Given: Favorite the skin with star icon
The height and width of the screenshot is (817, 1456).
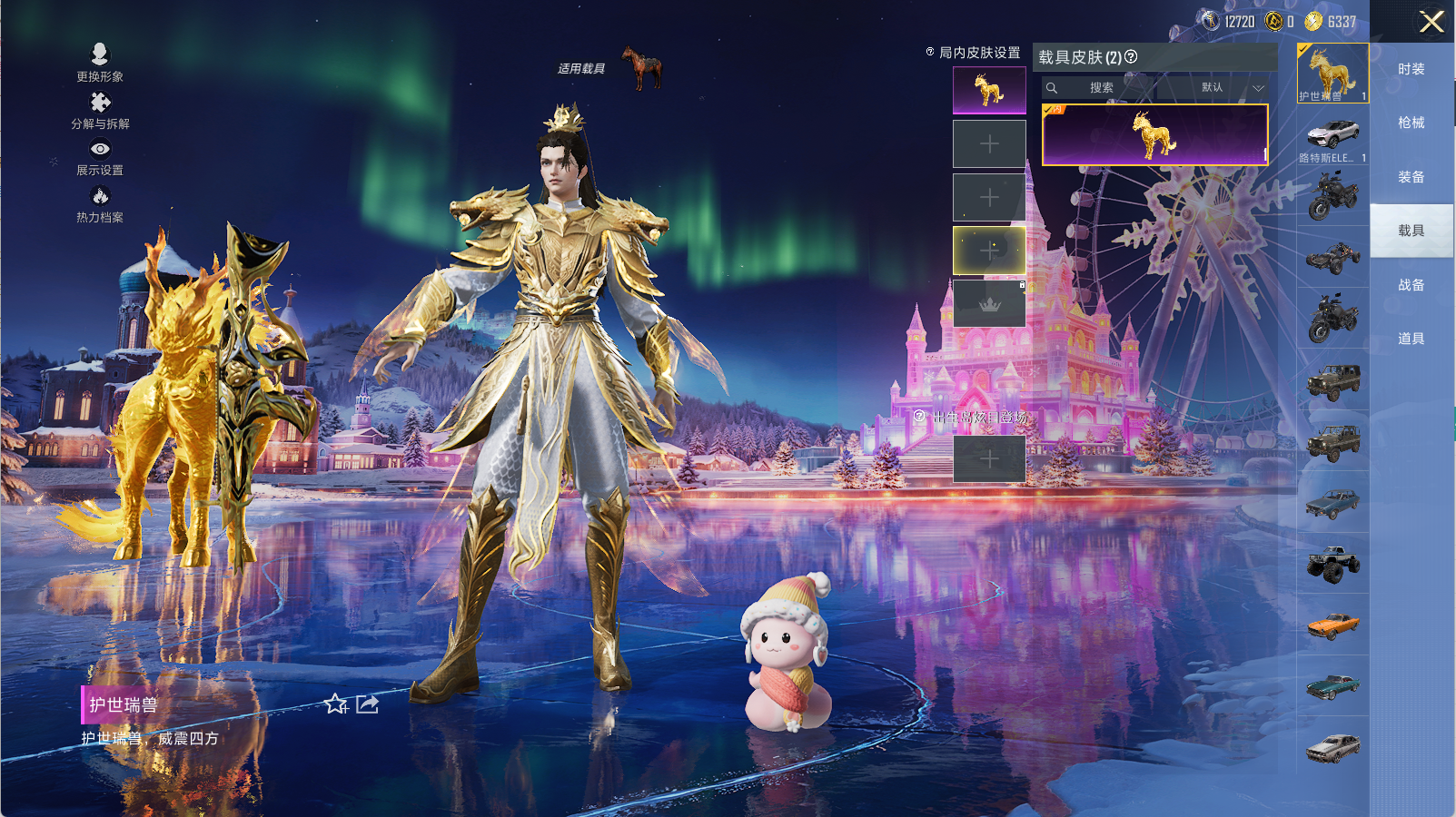Looking at the screenshot, I should click(x=336, y=704).
